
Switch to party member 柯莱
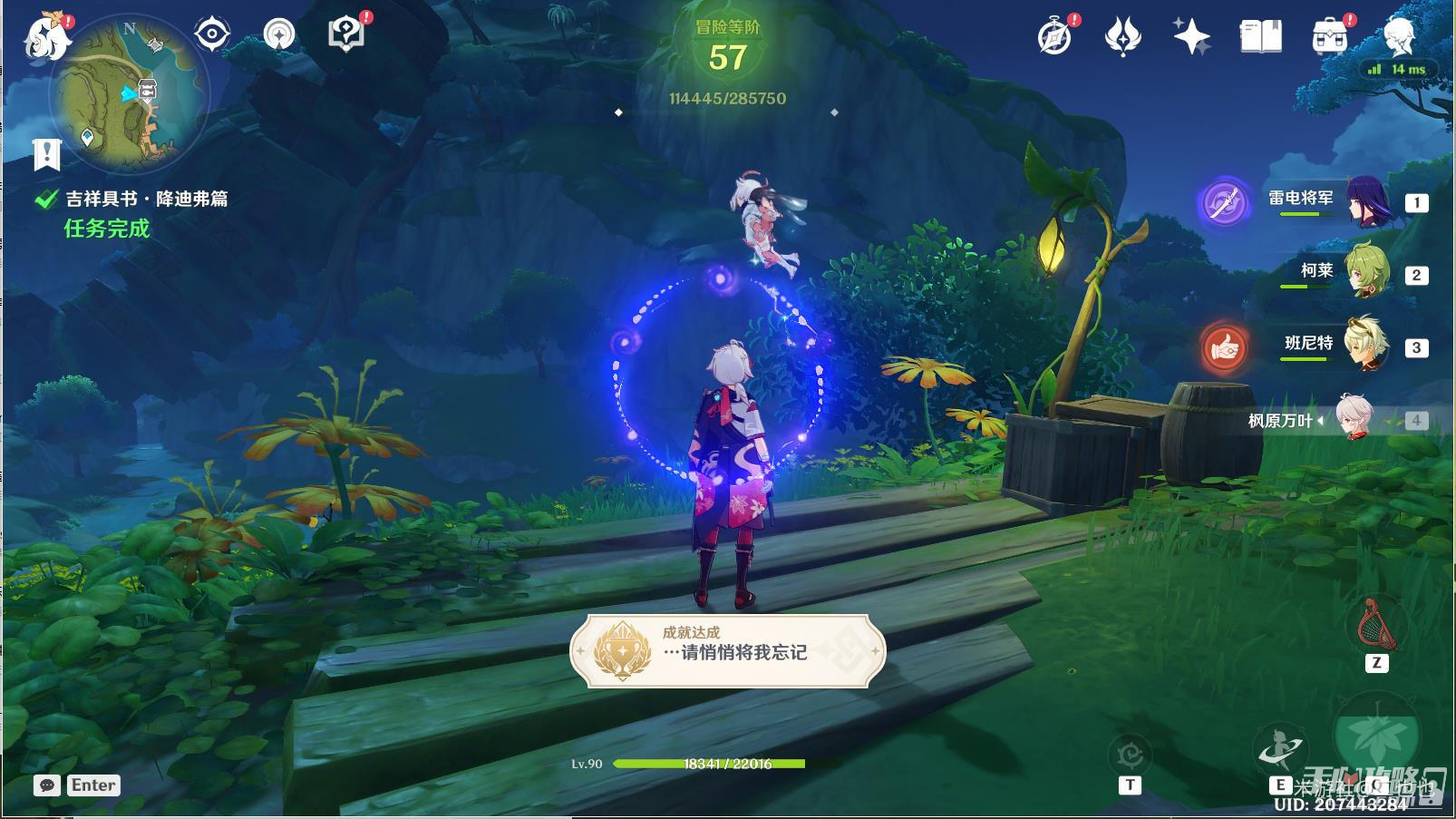point(1366,271)
